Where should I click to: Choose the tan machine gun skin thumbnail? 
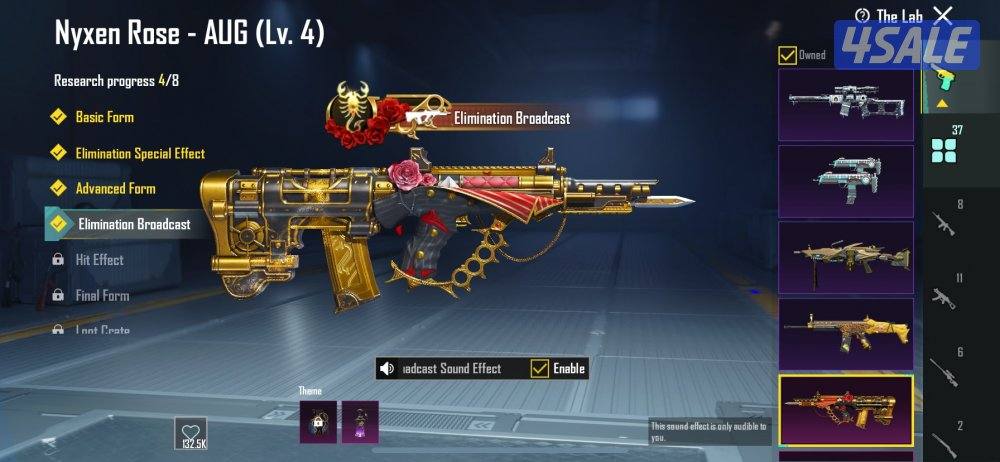[x=845, y=257]
